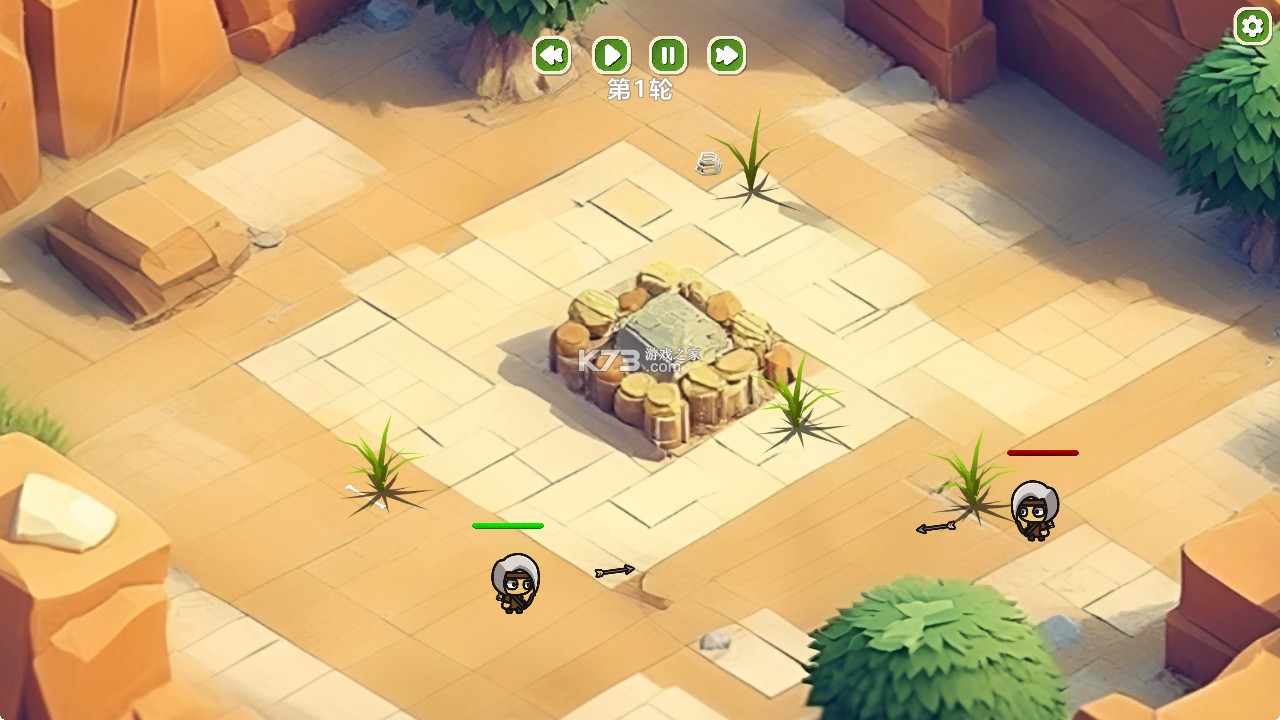Click the round counter label 第1轮
Image resolution: width=1280 pixels, height=720 pixels.
click(640, 89)
